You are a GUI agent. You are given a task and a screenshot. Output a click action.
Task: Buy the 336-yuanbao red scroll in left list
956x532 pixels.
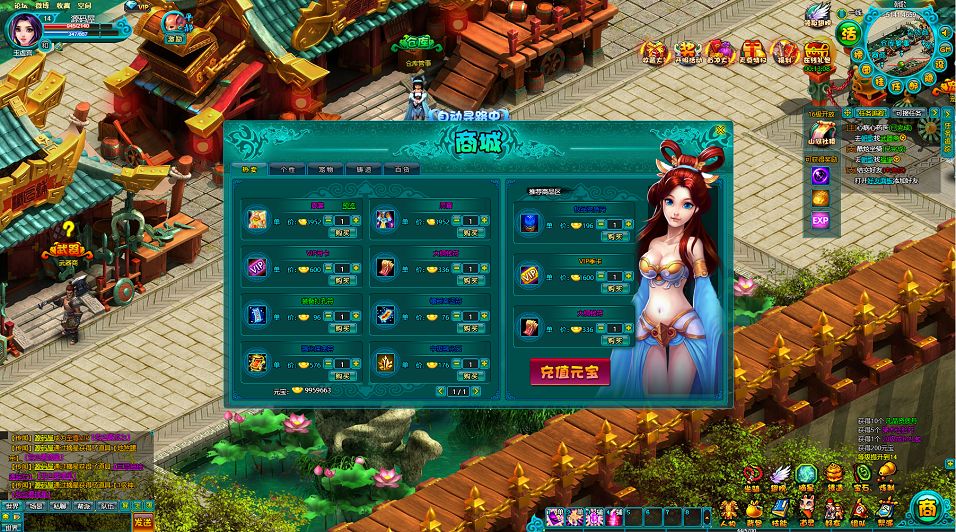pos(469,281)
